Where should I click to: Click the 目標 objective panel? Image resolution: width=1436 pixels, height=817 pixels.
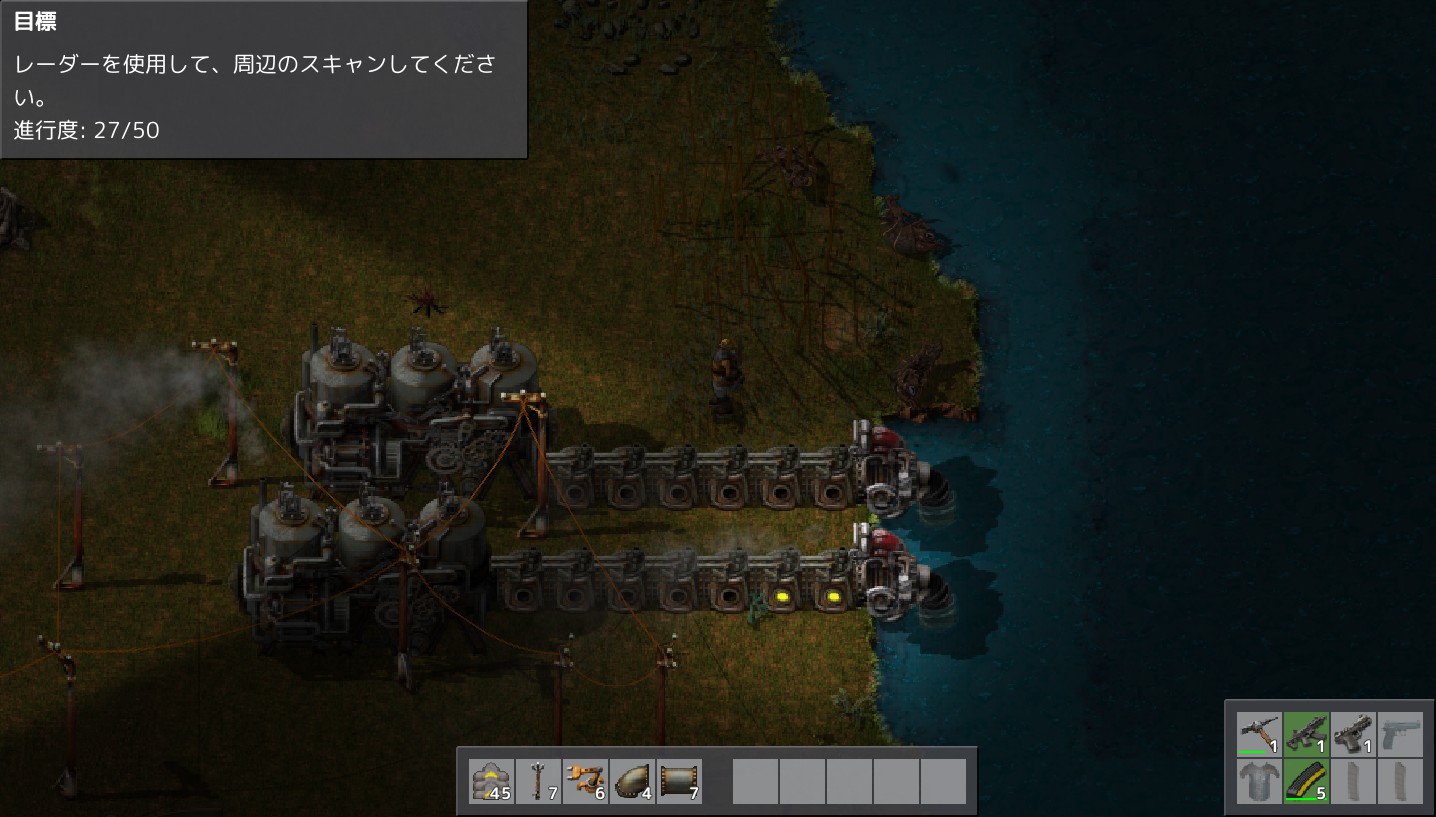[262, 80]
